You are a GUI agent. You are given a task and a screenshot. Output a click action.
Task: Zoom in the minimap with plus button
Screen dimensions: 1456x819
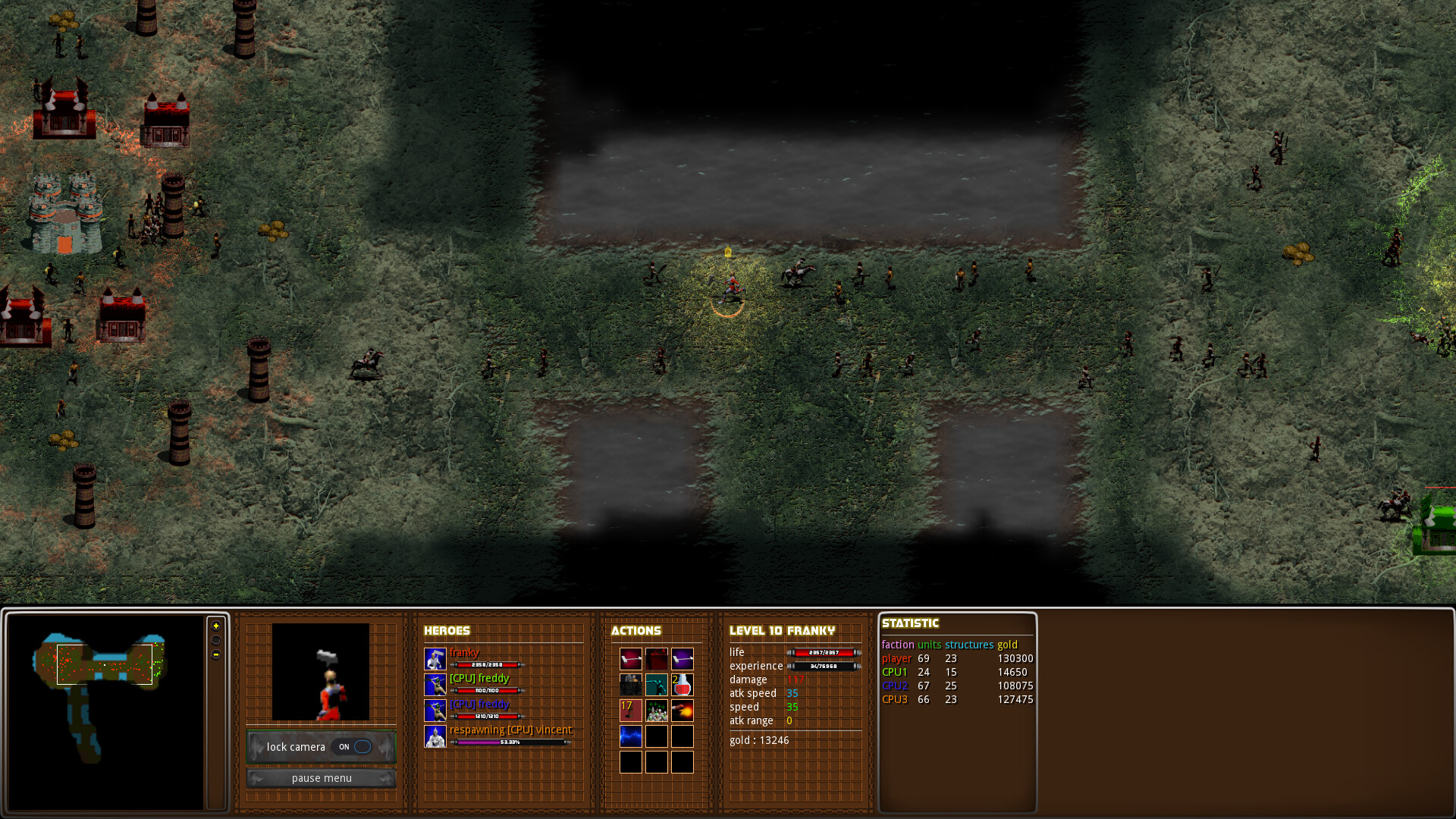click(x=217, y=626)
